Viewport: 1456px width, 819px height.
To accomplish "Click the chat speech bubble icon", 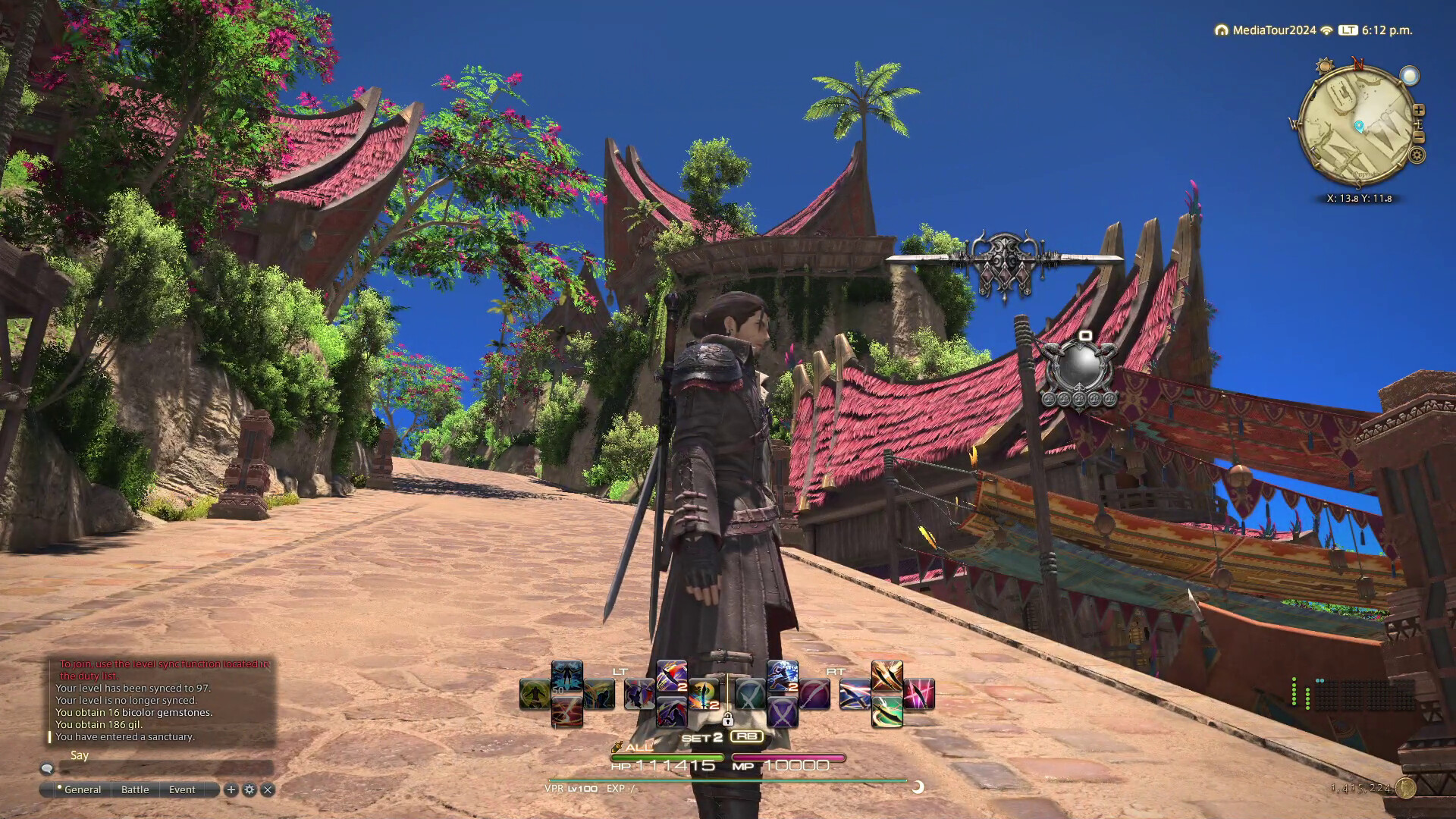I will pyautogui.click(x=47, y=769).
